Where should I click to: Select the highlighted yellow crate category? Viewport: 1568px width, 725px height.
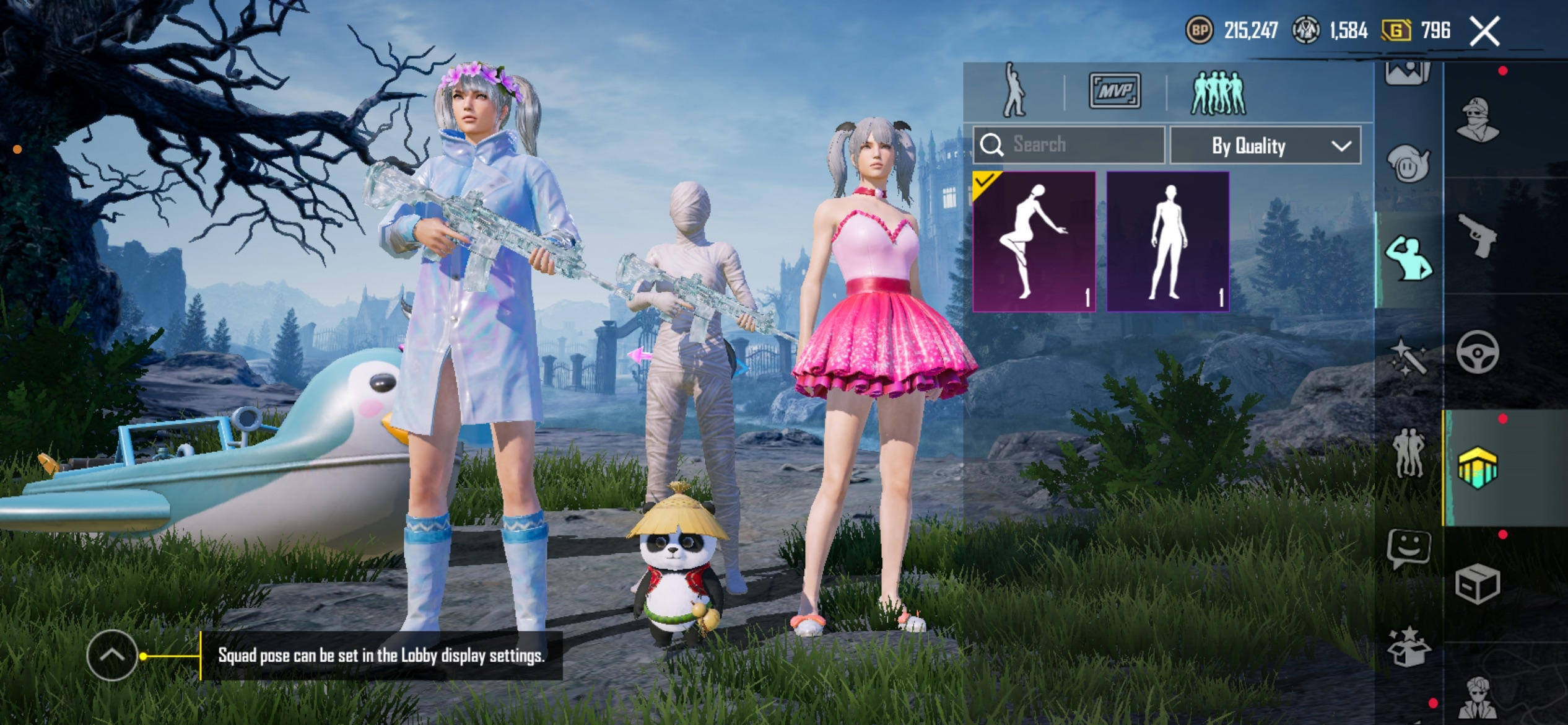pos(1477,468)
